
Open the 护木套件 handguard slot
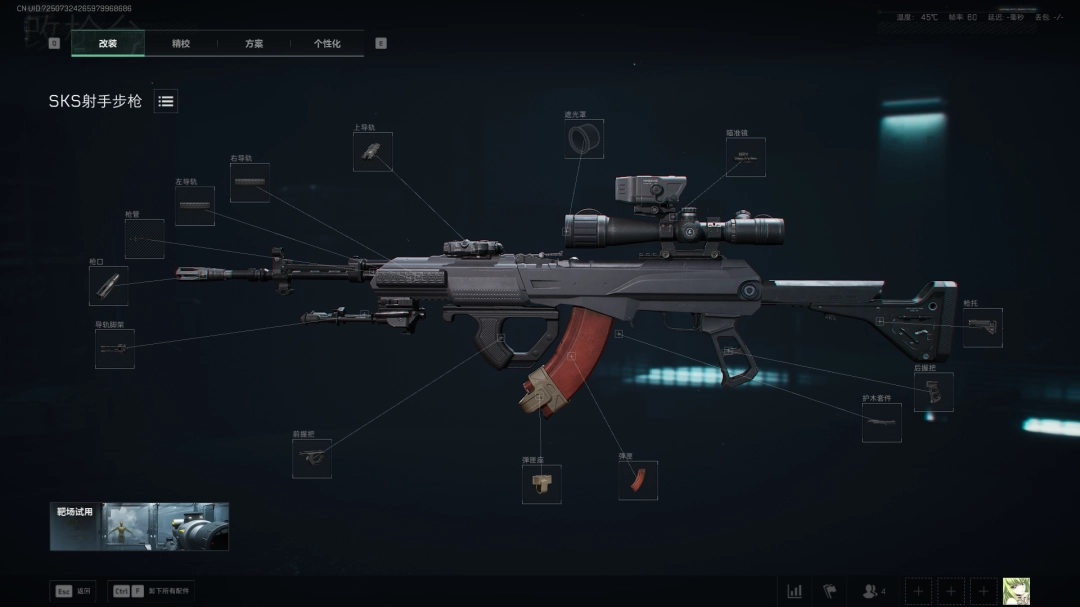881,423
